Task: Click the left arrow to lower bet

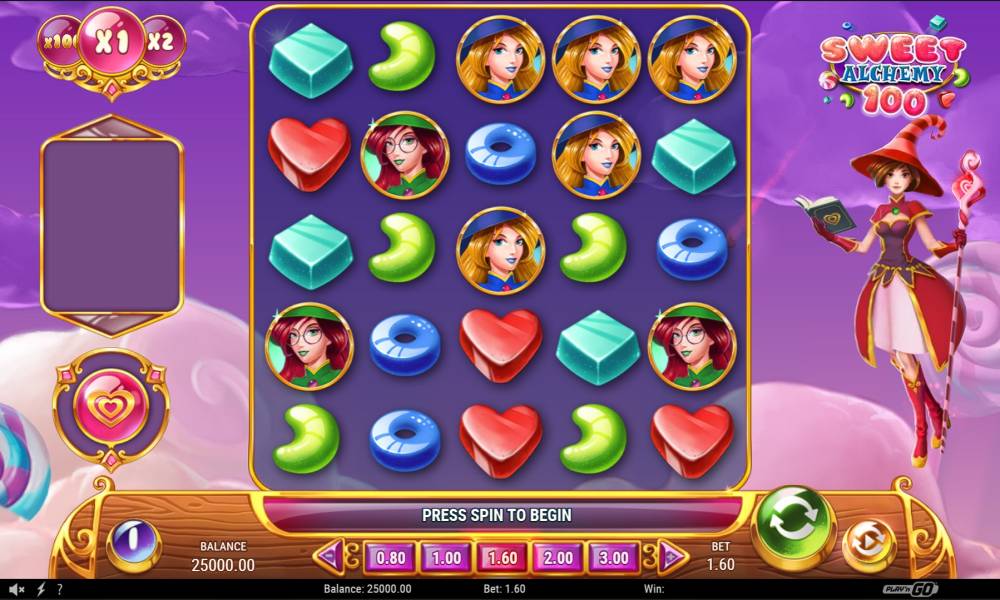Action: pos(332,555)
